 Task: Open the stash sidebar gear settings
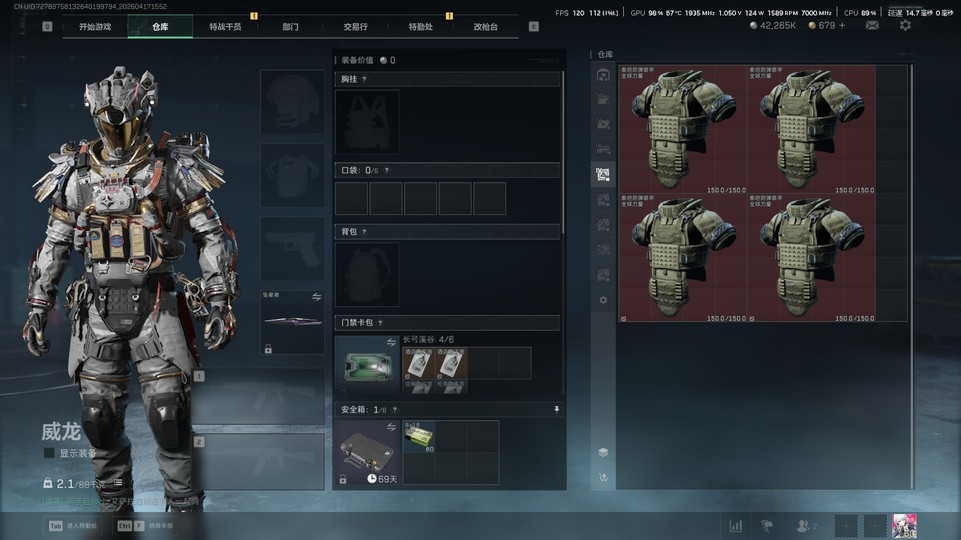(x=603, y=300)
